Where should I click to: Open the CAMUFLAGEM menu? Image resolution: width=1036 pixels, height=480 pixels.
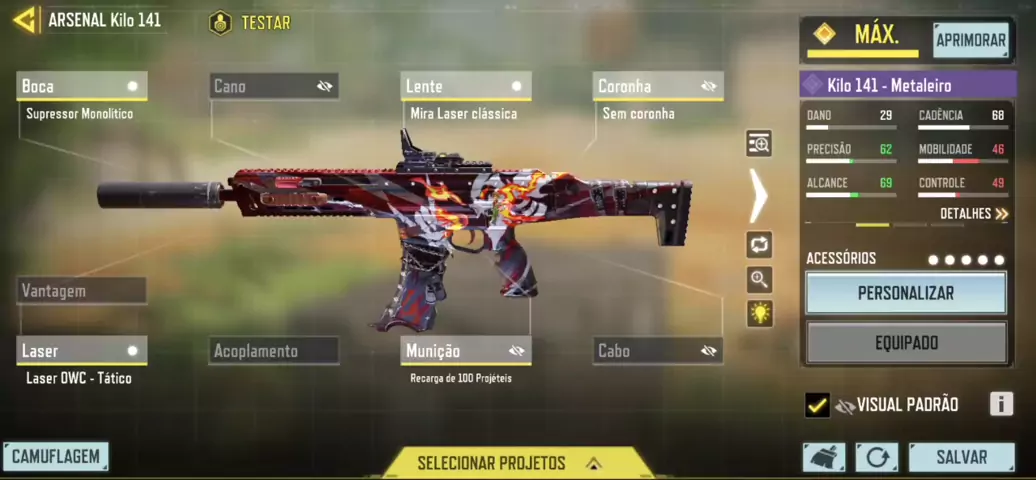click(x=56, y=457)
